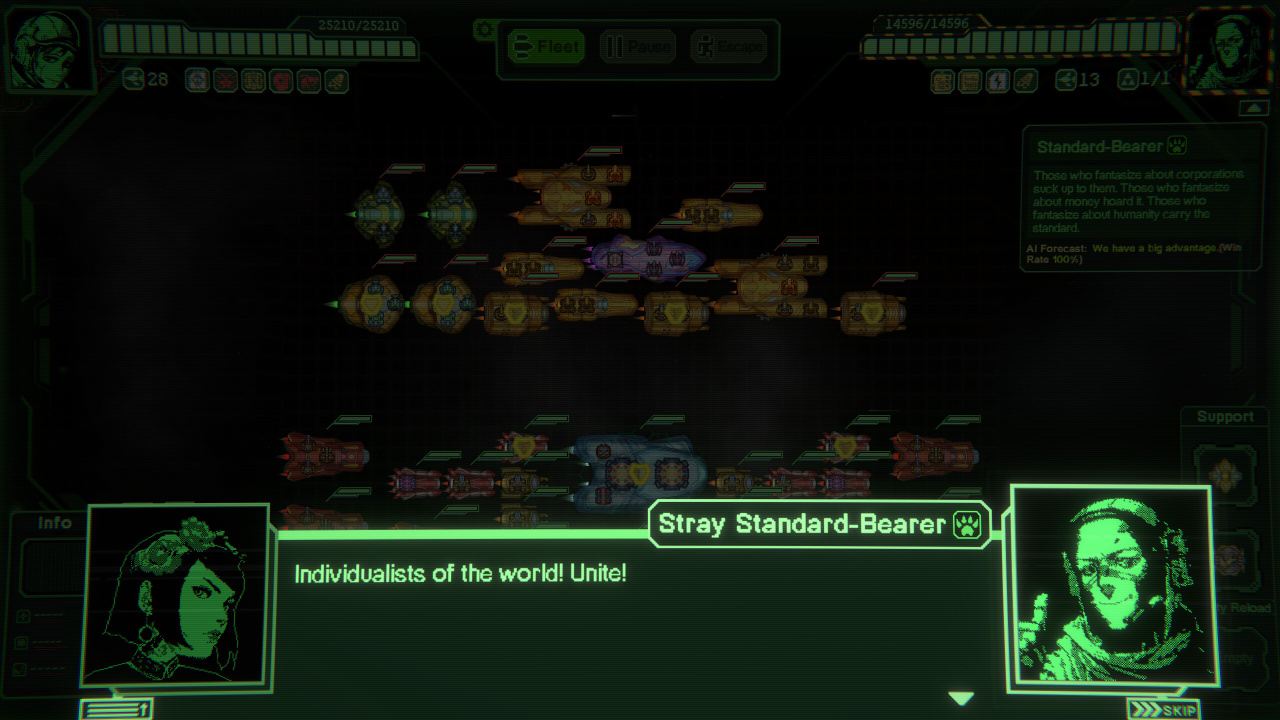Pause the battle
The height and width of the screenshot is (720, 1280).
pos(638,47)
